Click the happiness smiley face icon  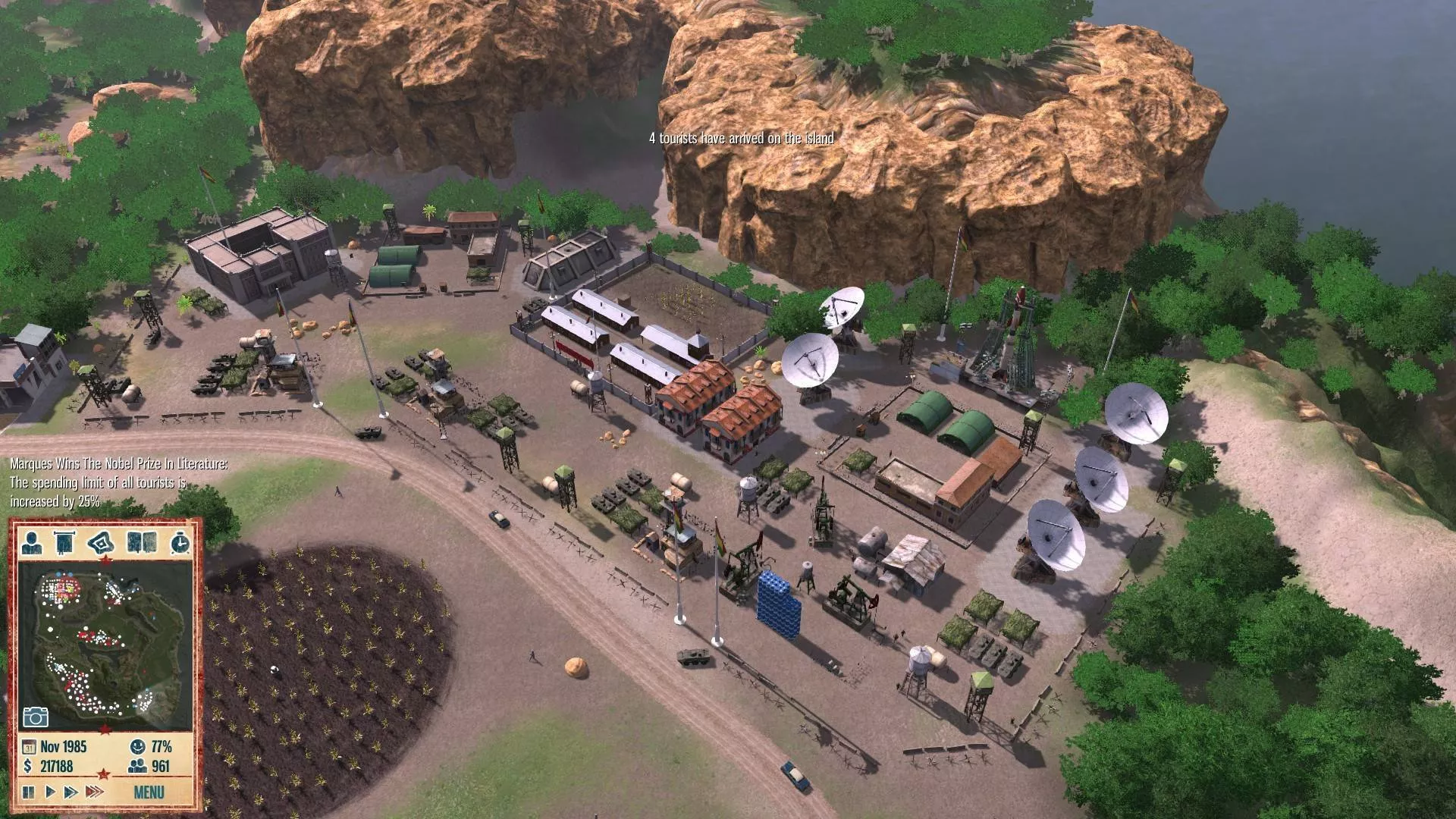(x=138, y=746)
